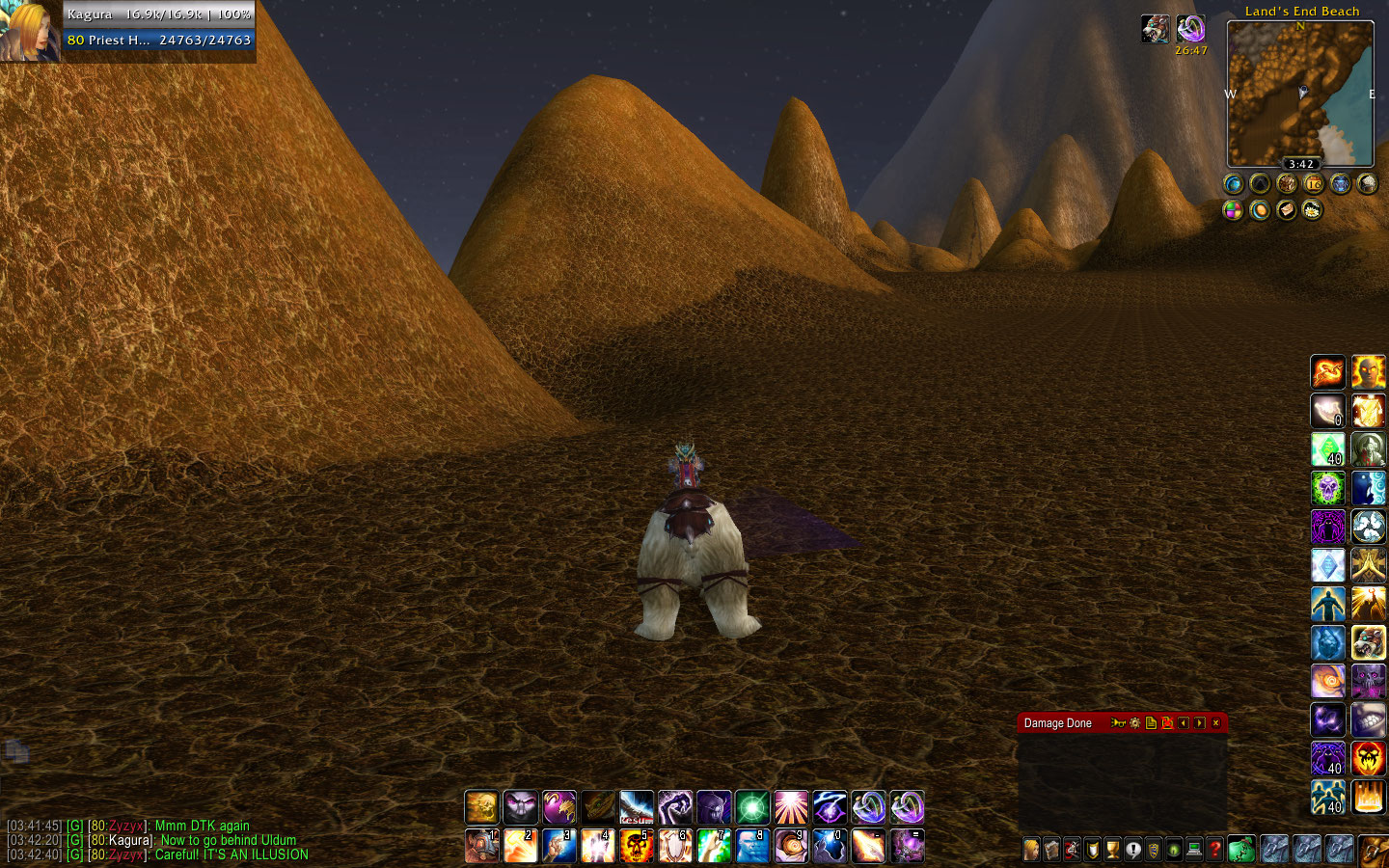This screenshot has width=1389, height=868.
Task: Click the horn report icon on damage meter
Action: tap(1118, 723)
